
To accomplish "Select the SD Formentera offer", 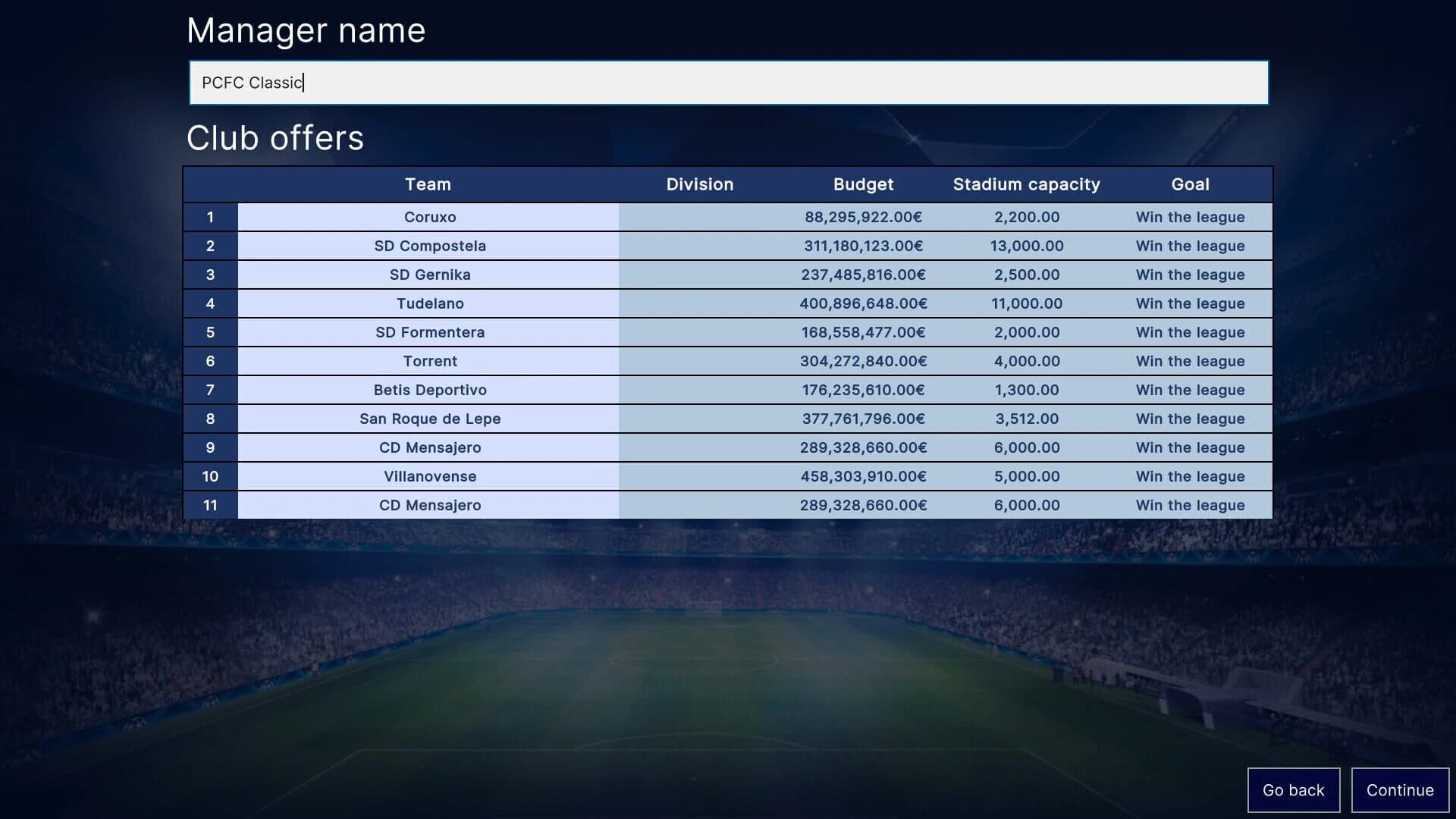I will click(428, 332).
